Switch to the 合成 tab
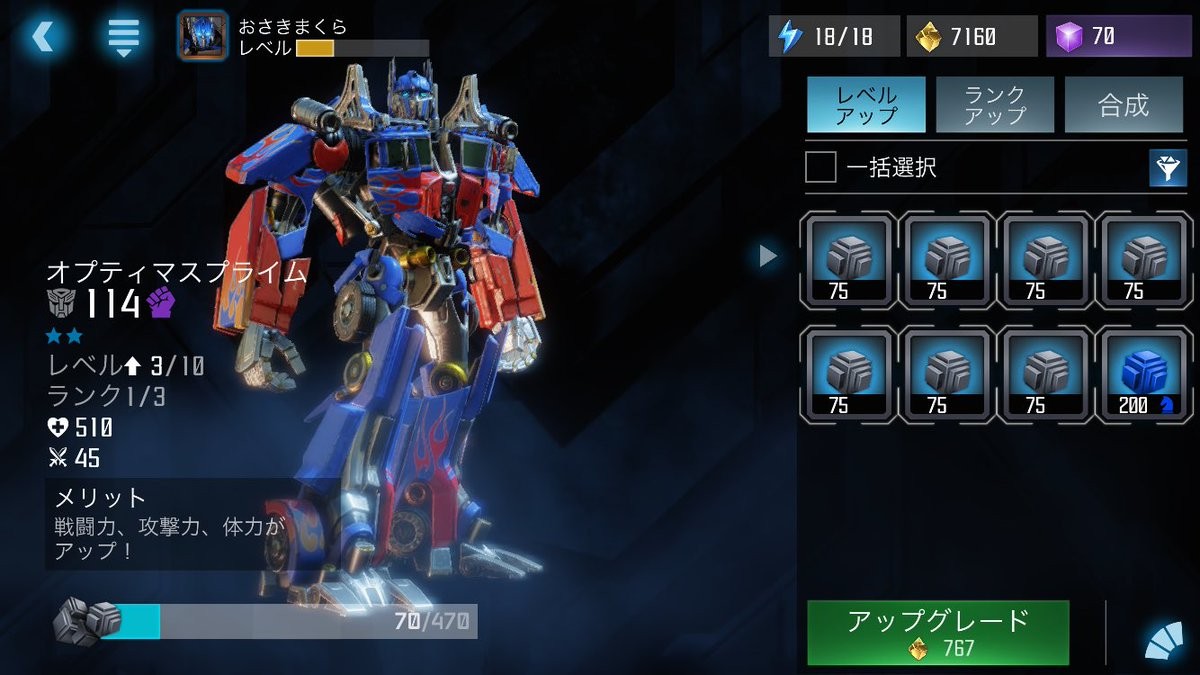This screenshot has height=675, width=1200. (x=1123, y=105)
